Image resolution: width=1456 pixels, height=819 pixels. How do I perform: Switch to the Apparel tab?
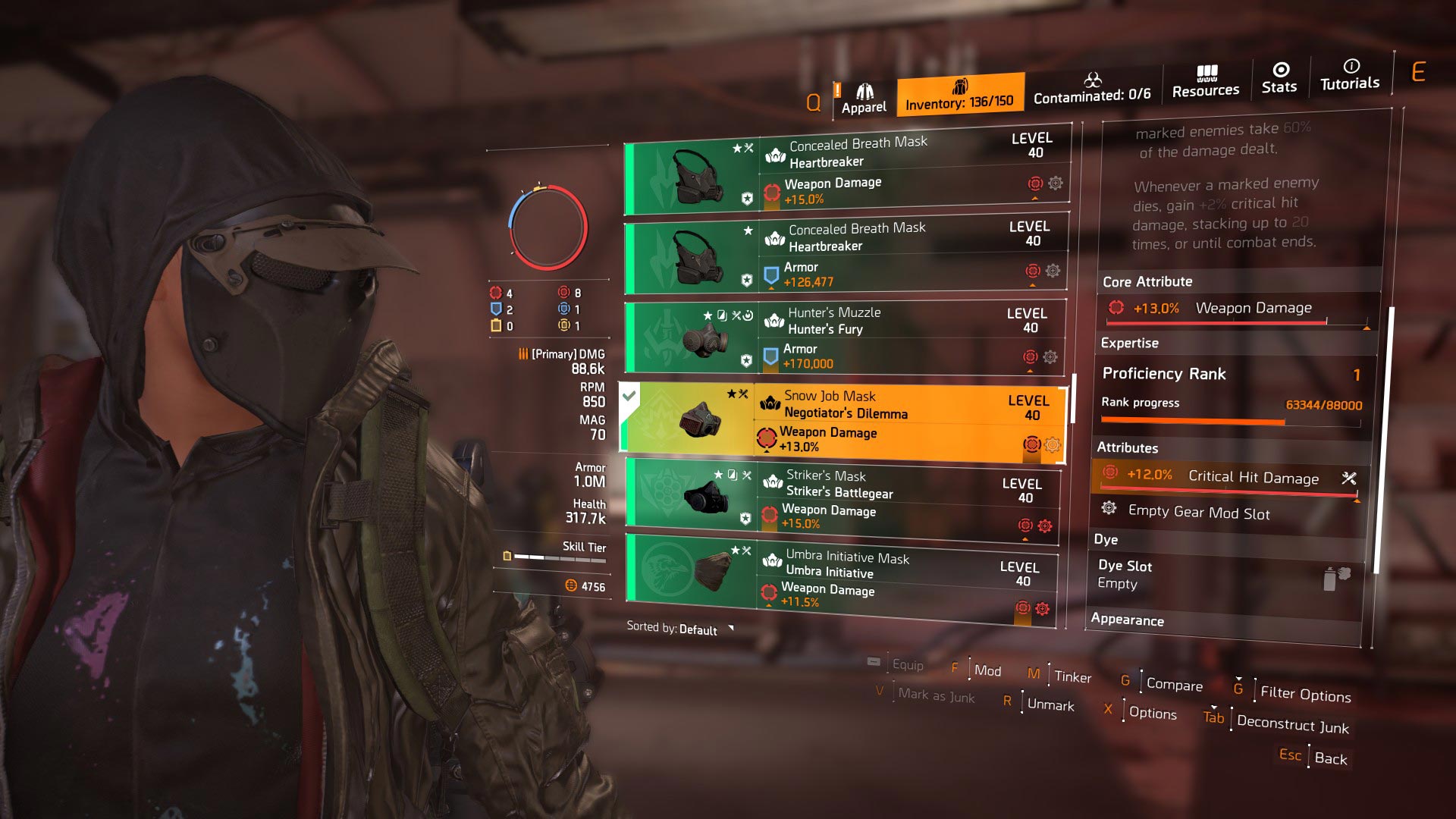(x=864, y=95)
